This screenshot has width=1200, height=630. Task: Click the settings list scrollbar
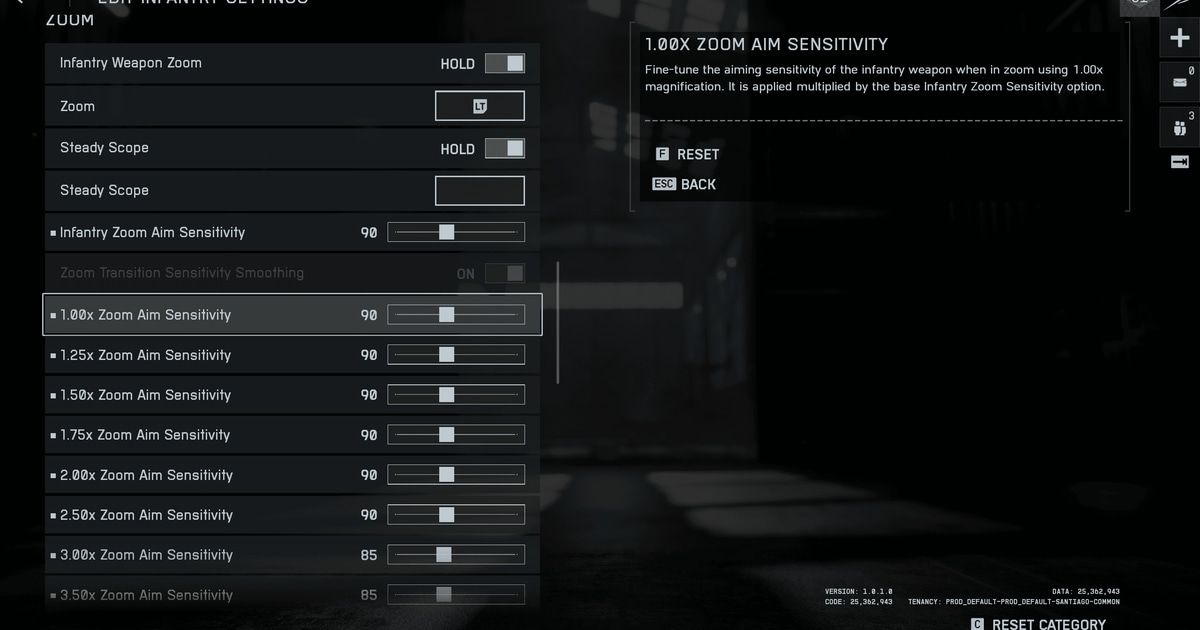tap(557, 322)
